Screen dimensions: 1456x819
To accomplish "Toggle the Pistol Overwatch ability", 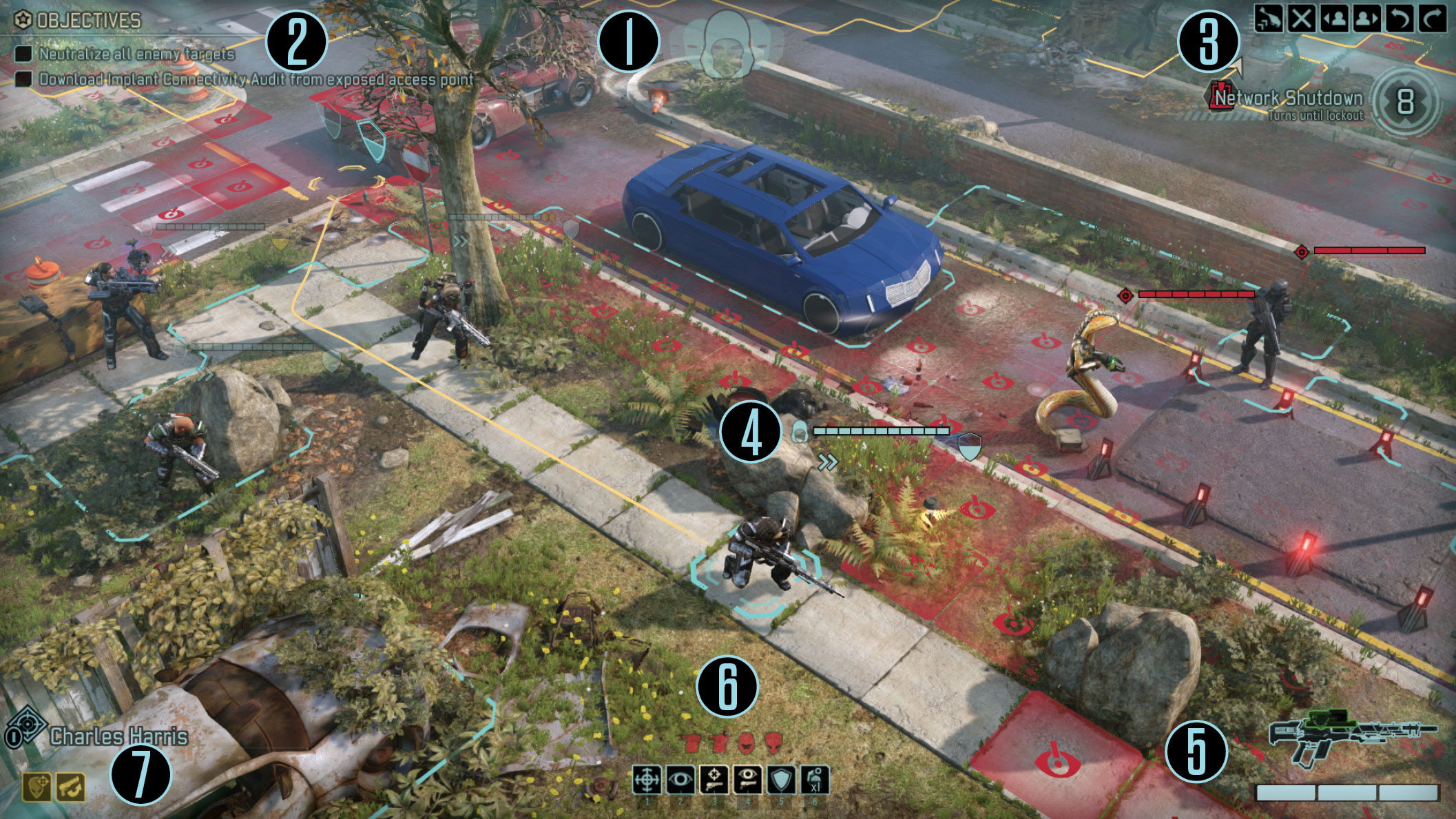I will tap(747, 780).
